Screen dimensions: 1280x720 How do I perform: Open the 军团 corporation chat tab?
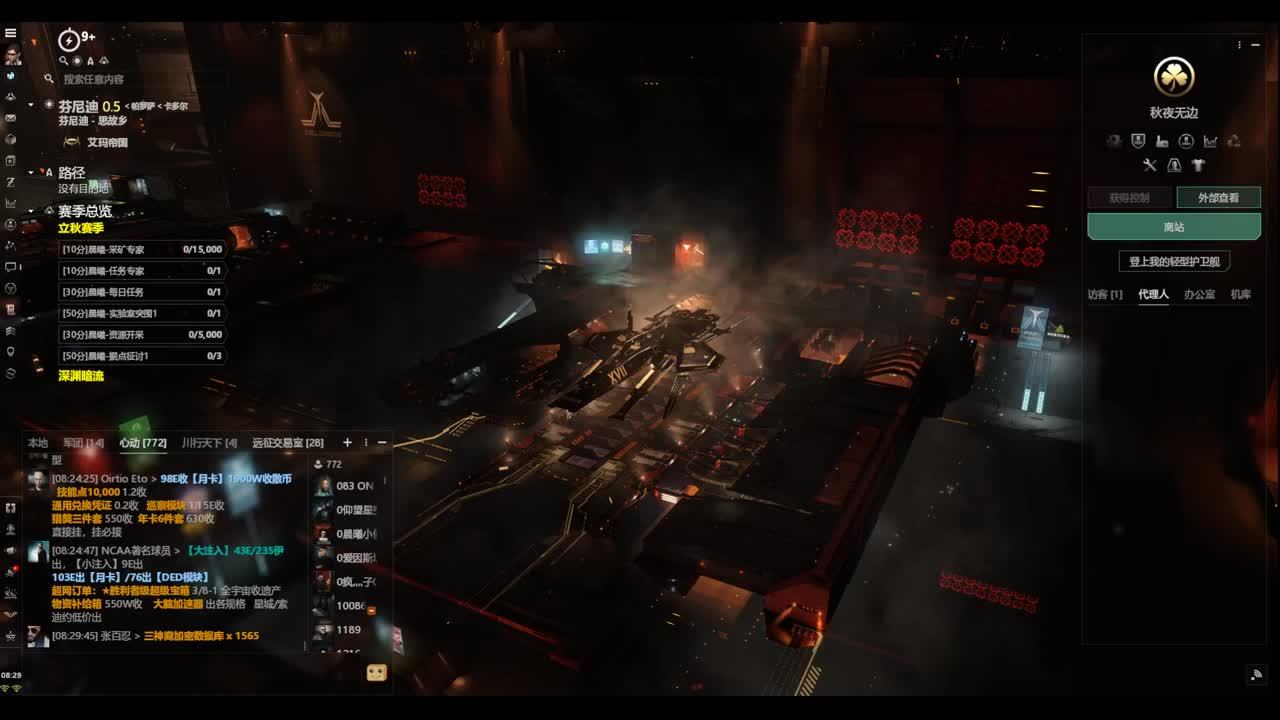click(x=83, y=443)
